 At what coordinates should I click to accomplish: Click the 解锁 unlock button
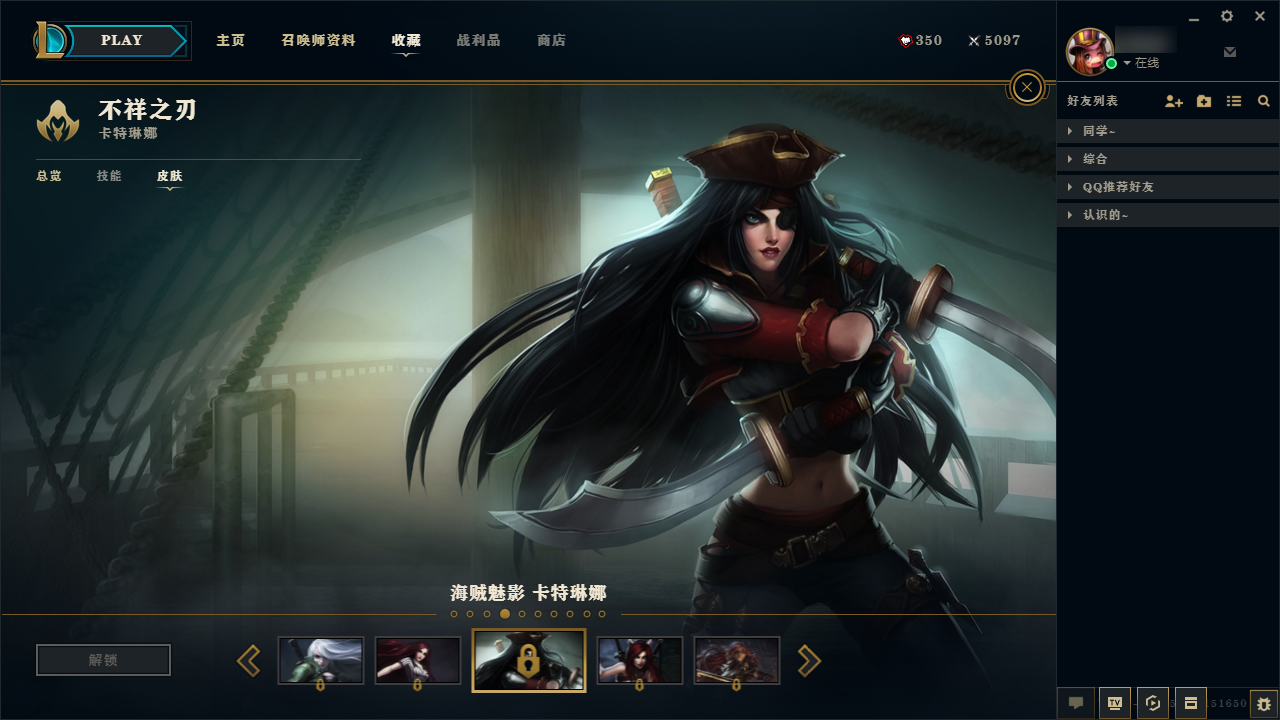[x=103, y=660]
